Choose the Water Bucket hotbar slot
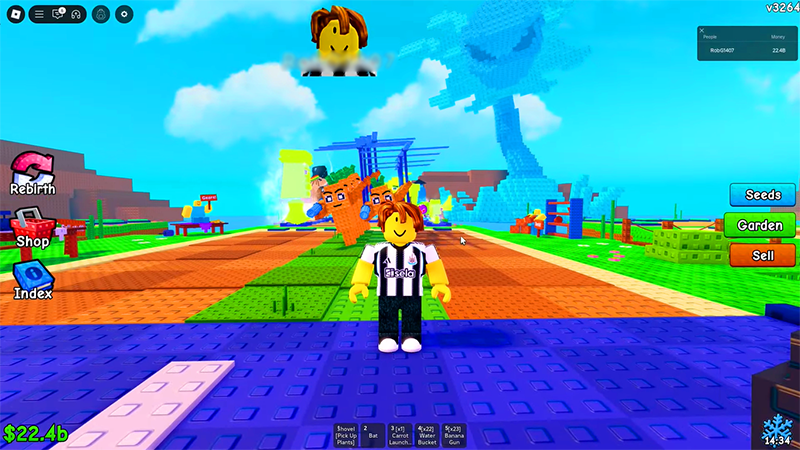The image size is (800, 450). point(427,436)
